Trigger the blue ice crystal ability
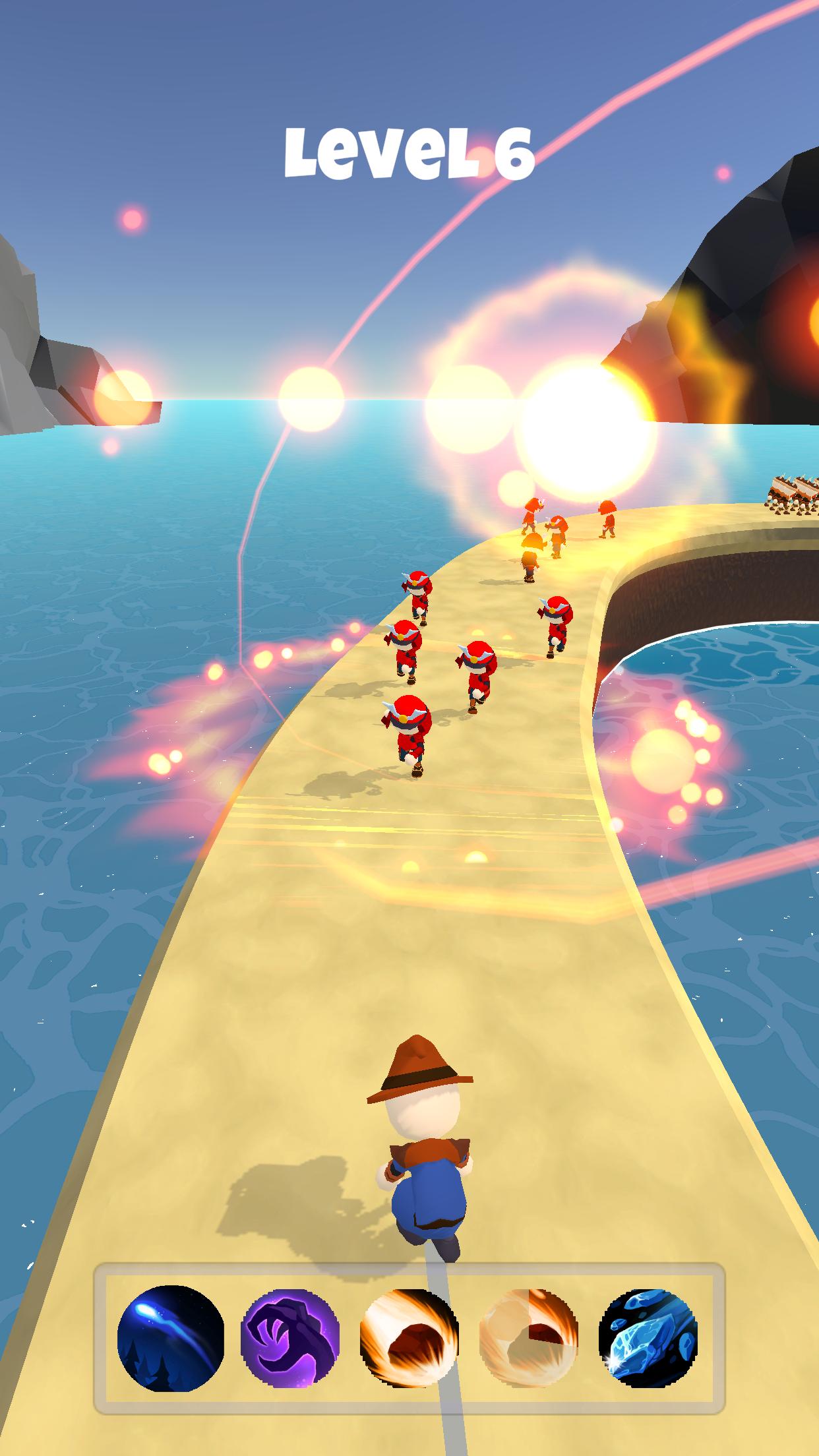Screen dimensions: 819x1456 [648, 1339]
